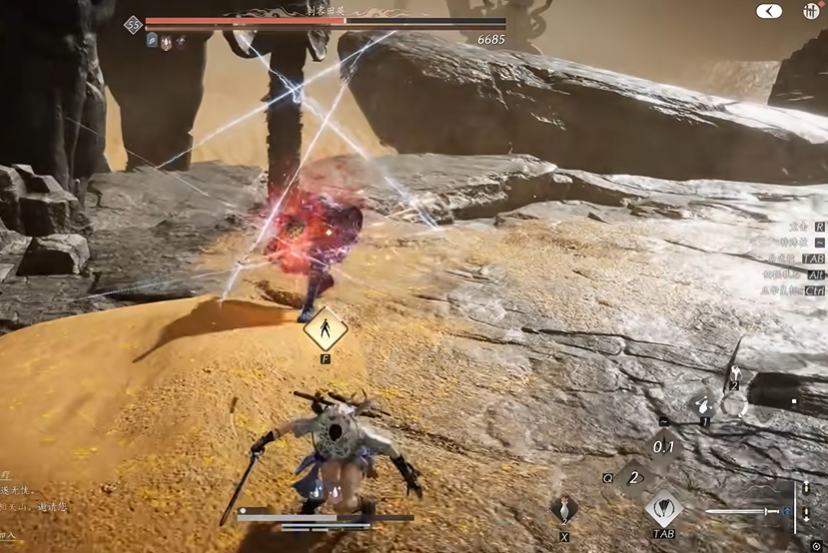Click the small gear icon in corner
Viewport: 828px width, 553px height.
click(x=817, y=546)
